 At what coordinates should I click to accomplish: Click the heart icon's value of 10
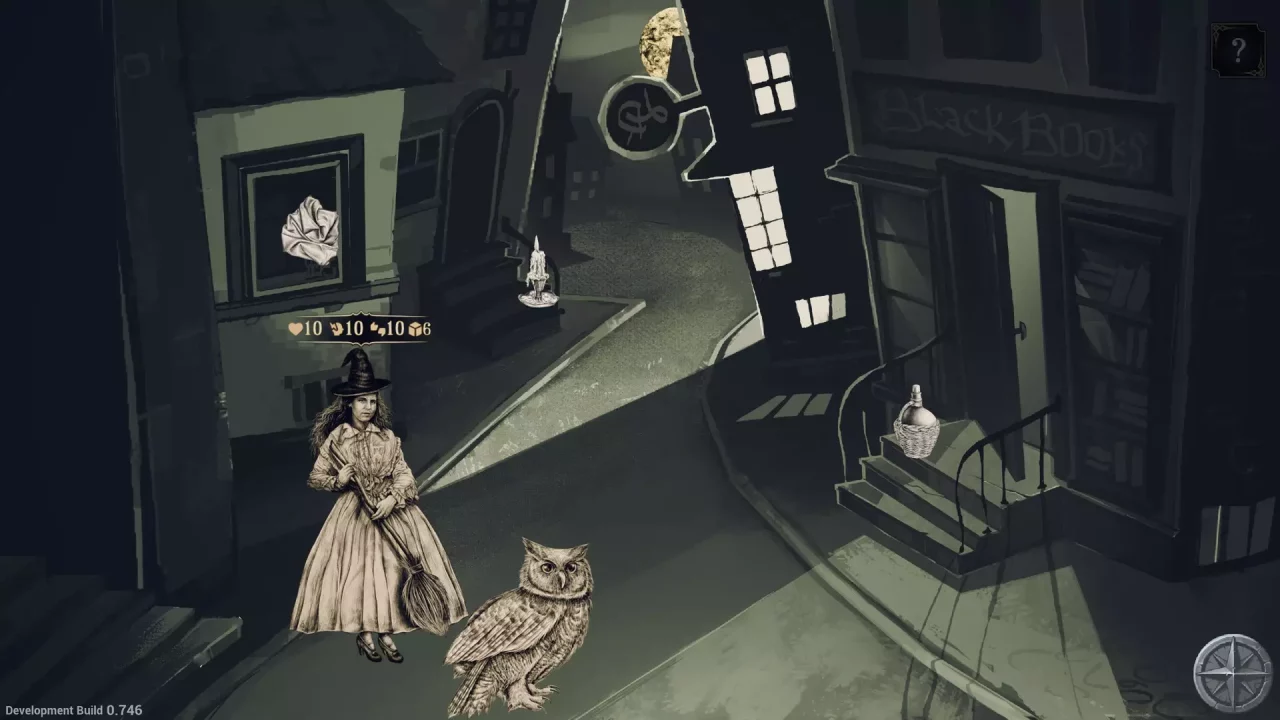pos(312,330)
